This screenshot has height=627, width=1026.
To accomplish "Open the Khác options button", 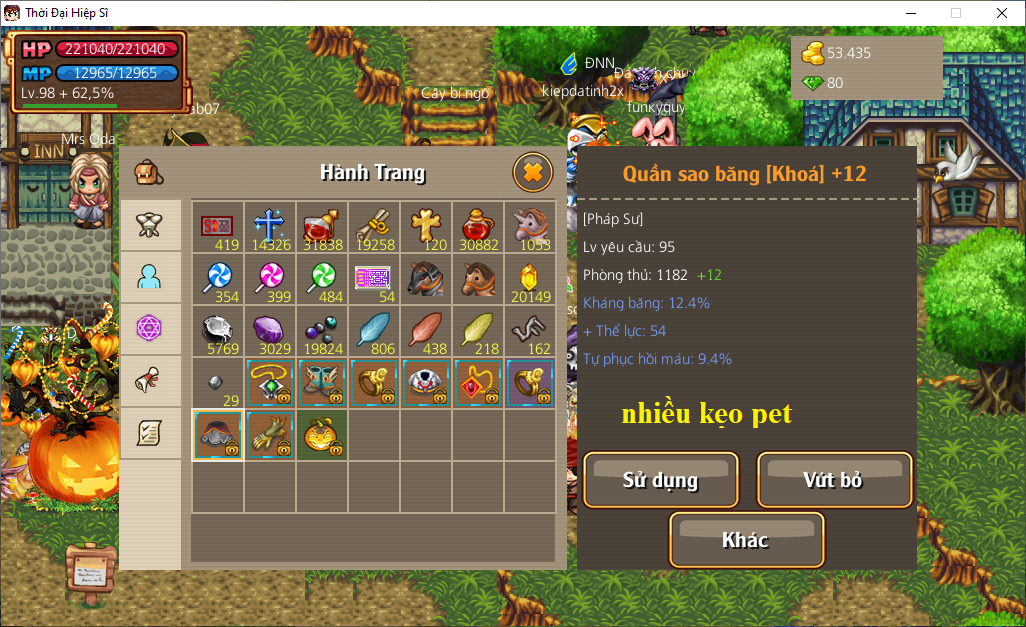I will [746, 540].
